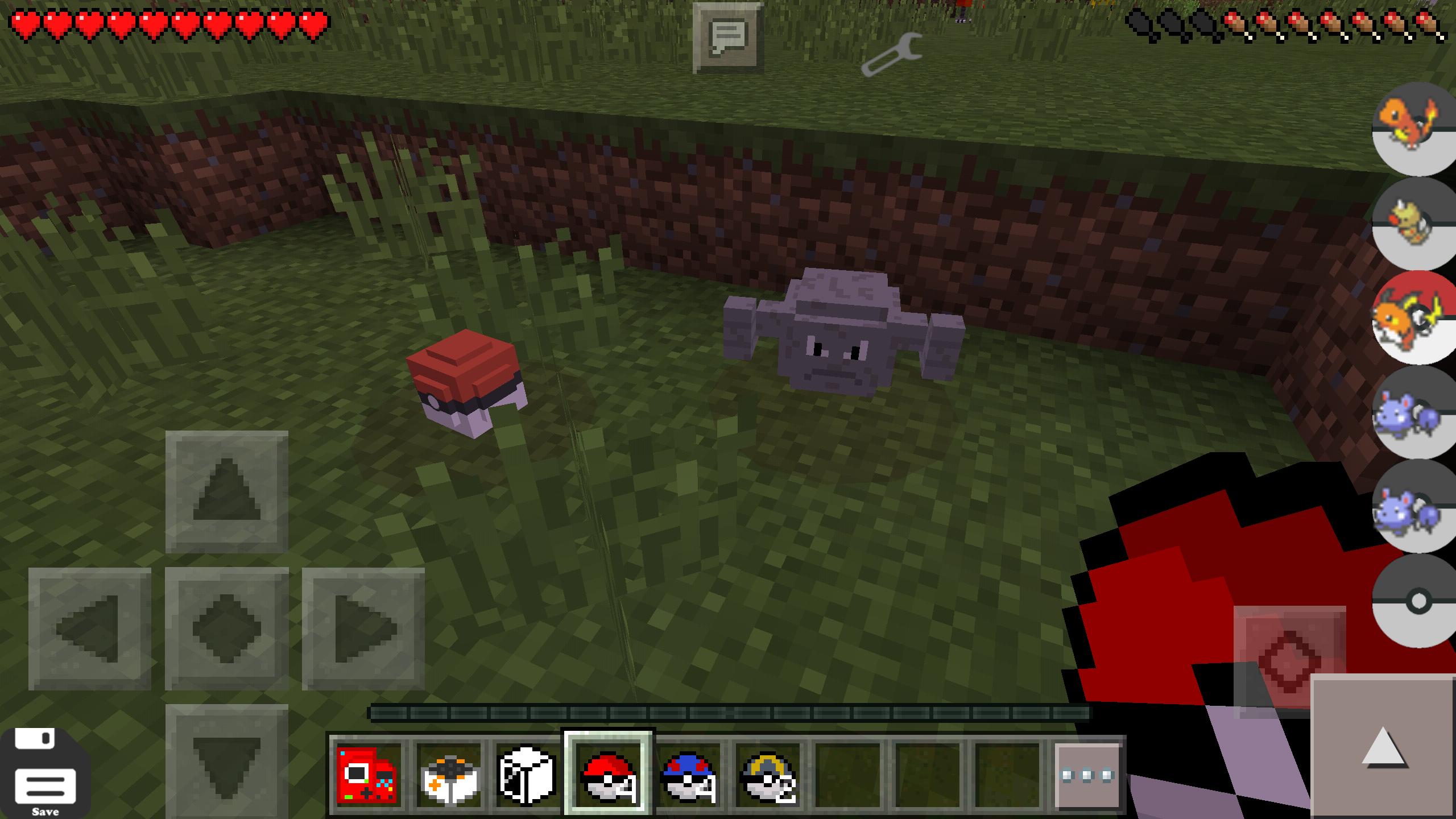This screenshot has height=819, width=1456.
Task: Open chat using the speech bubble icon
Action: (727, 37)
